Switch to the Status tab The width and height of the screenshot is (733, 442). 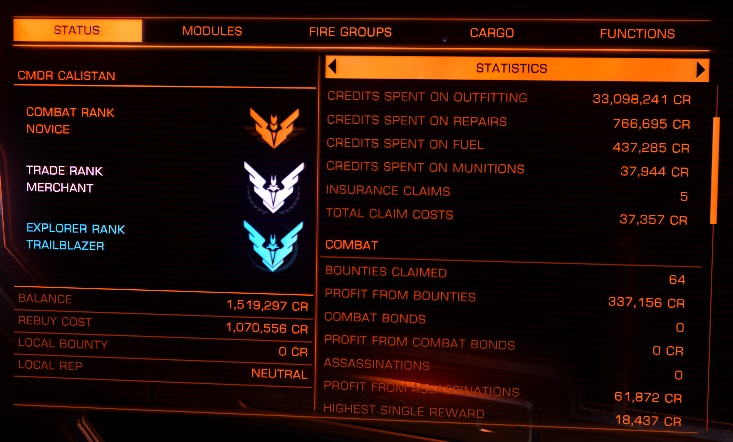click(x=78, y=31)
